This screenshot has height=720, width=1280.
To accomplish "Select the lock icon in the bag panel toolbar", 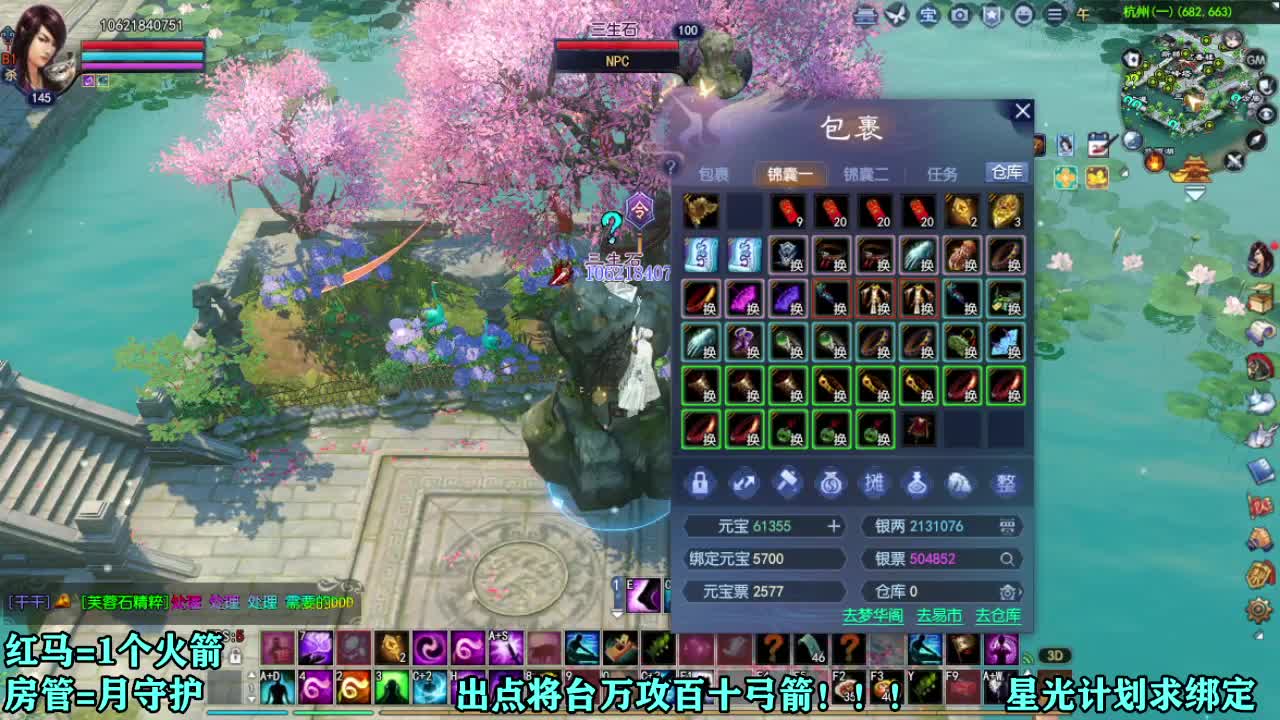I will [700, 484].
